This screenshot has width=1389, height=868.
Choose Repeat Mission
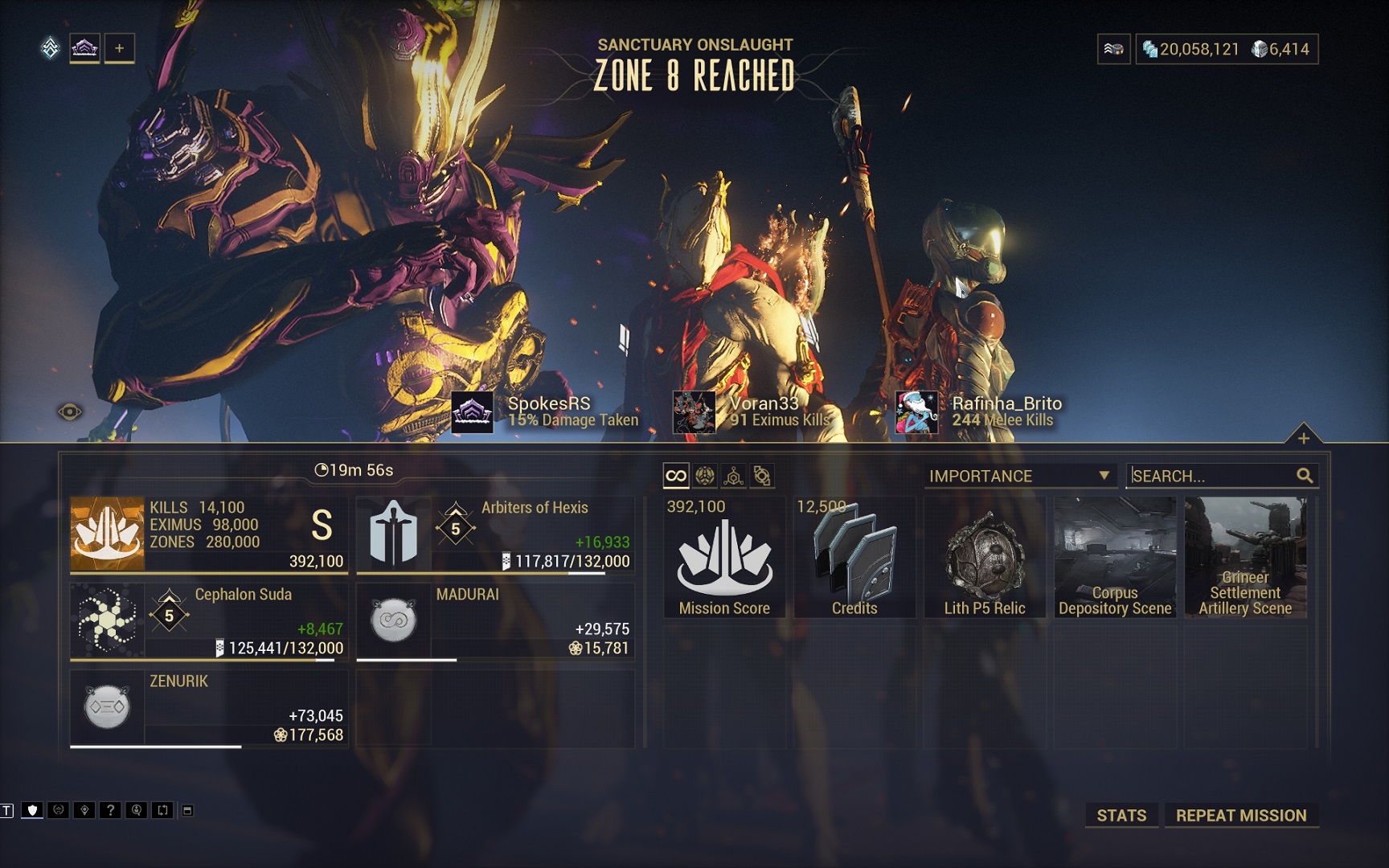tap(1240, 815)
